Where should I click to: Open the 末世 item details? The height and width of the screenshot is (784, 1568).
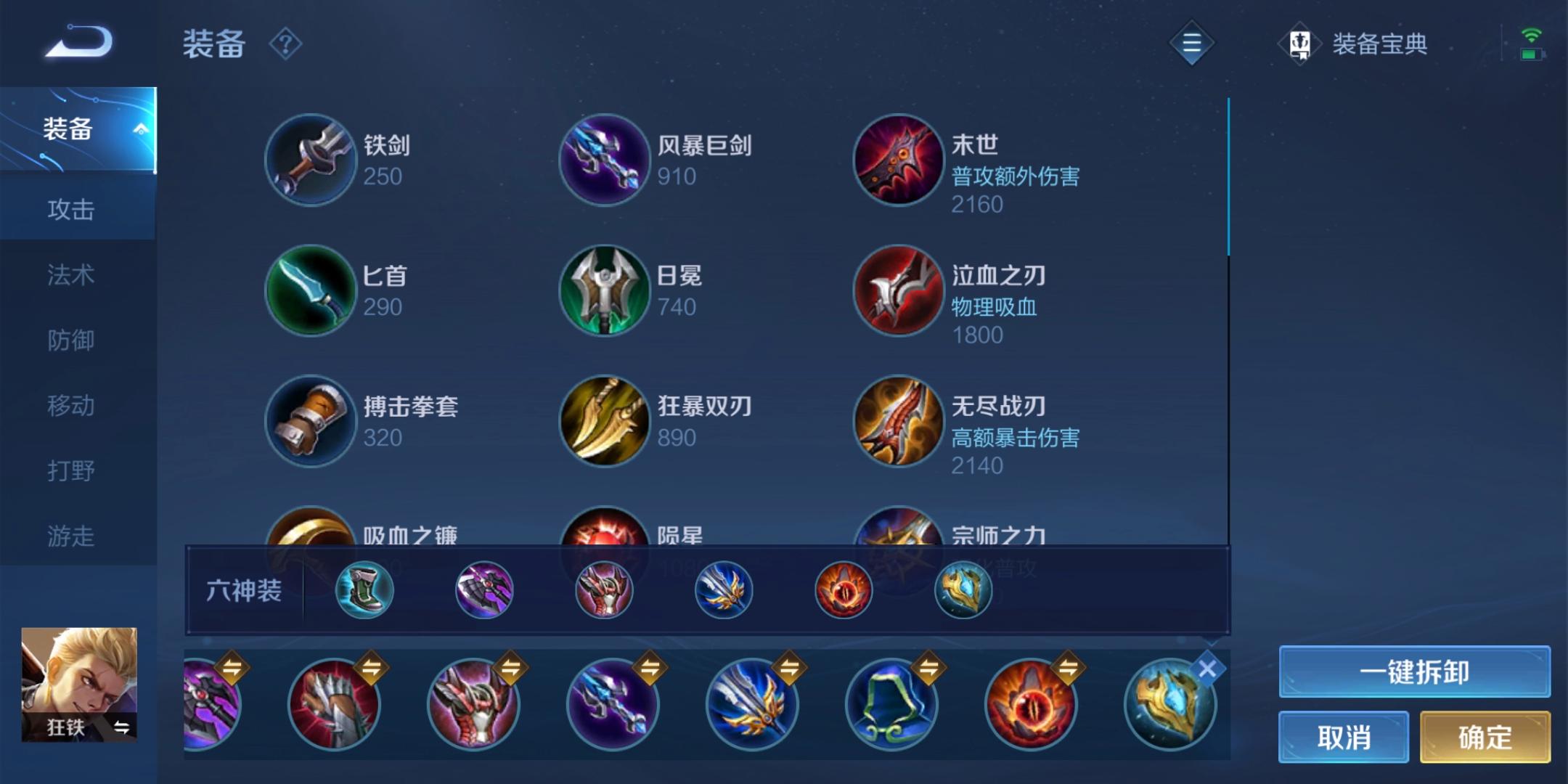[898, 160]
